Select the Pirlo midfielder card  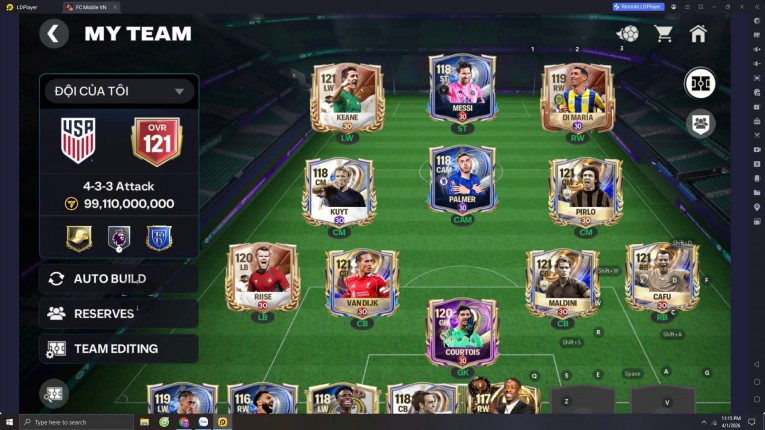[585, 190]
